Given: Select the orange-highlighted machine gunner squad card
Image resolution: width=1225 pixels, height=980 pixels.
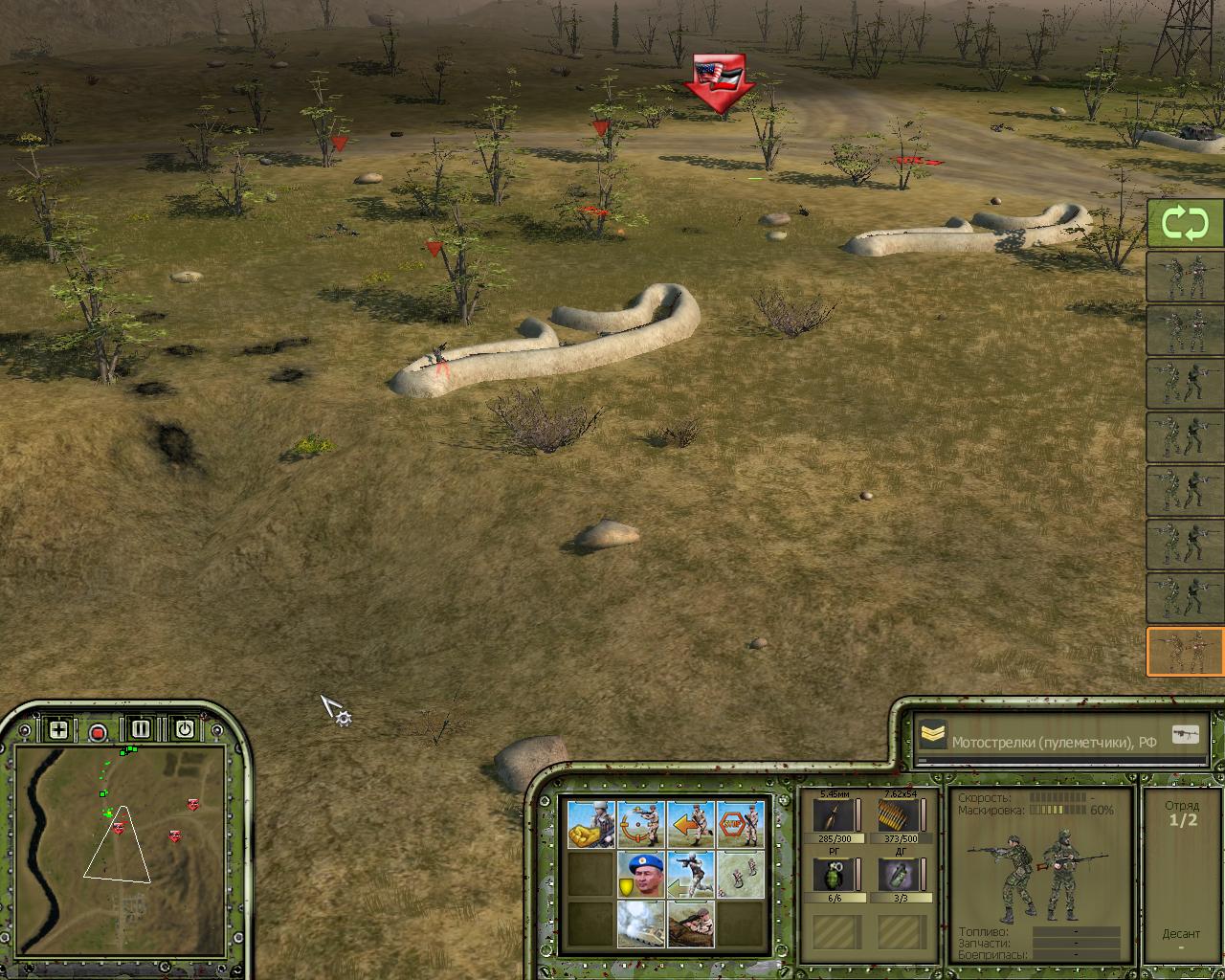Looking at the screenshot, I should coord(1186,652).
